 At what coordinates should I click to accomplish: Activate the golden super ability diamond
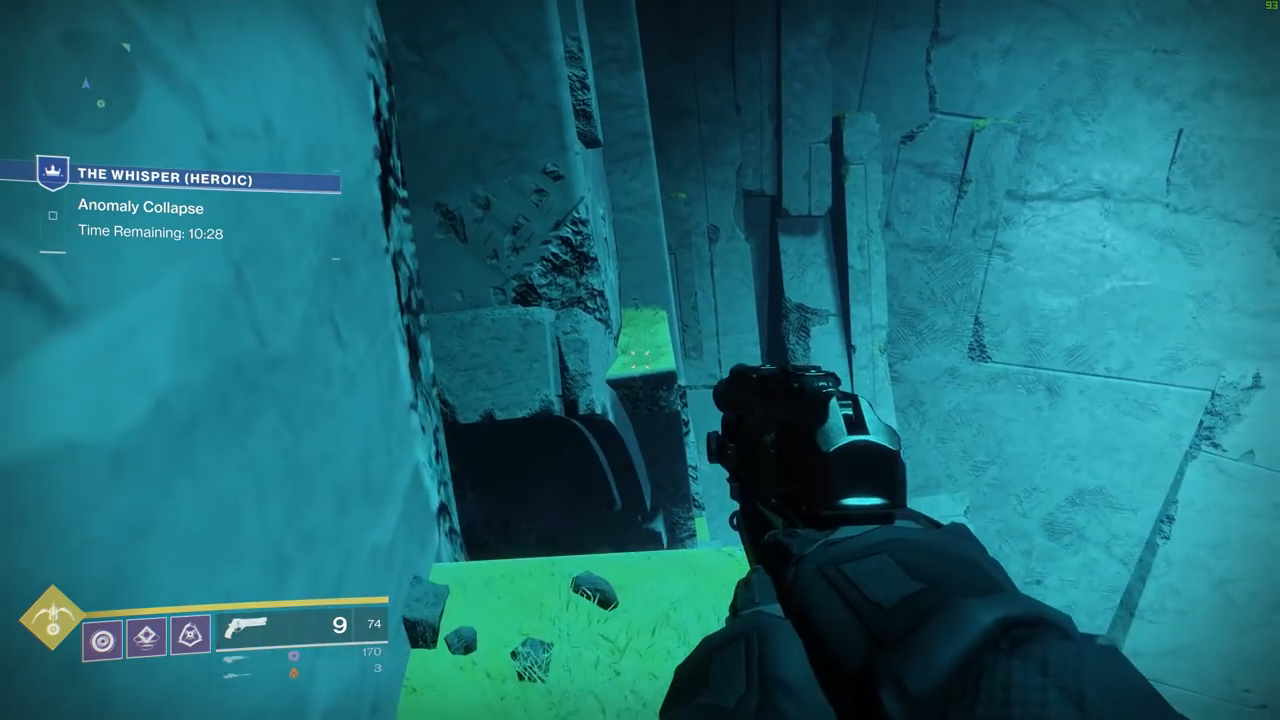[x=52, y=617]
